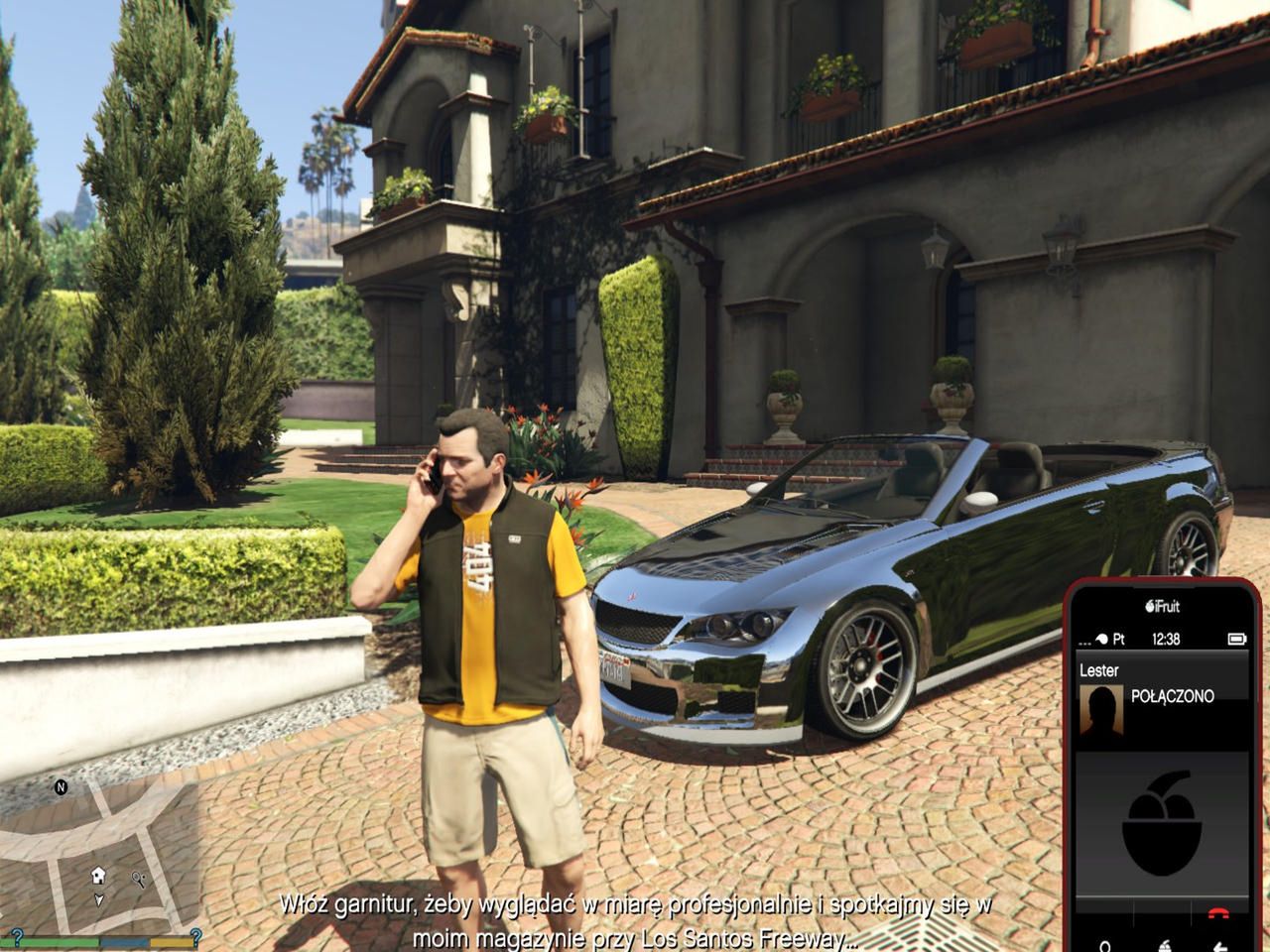Click the iFruit logo at the phone top
1270x952 pixels.
(1161, 604)
